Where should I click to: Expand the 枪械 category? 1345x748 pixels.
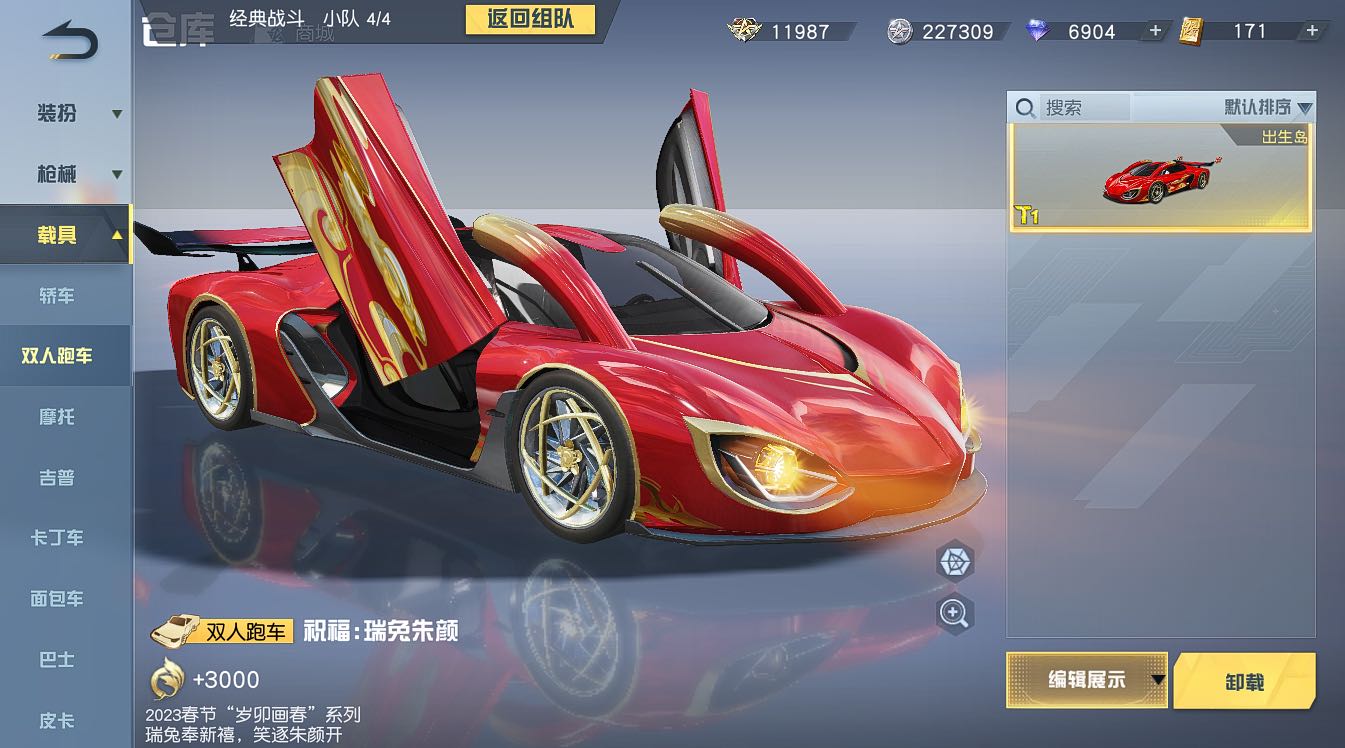tap(66, 174)
